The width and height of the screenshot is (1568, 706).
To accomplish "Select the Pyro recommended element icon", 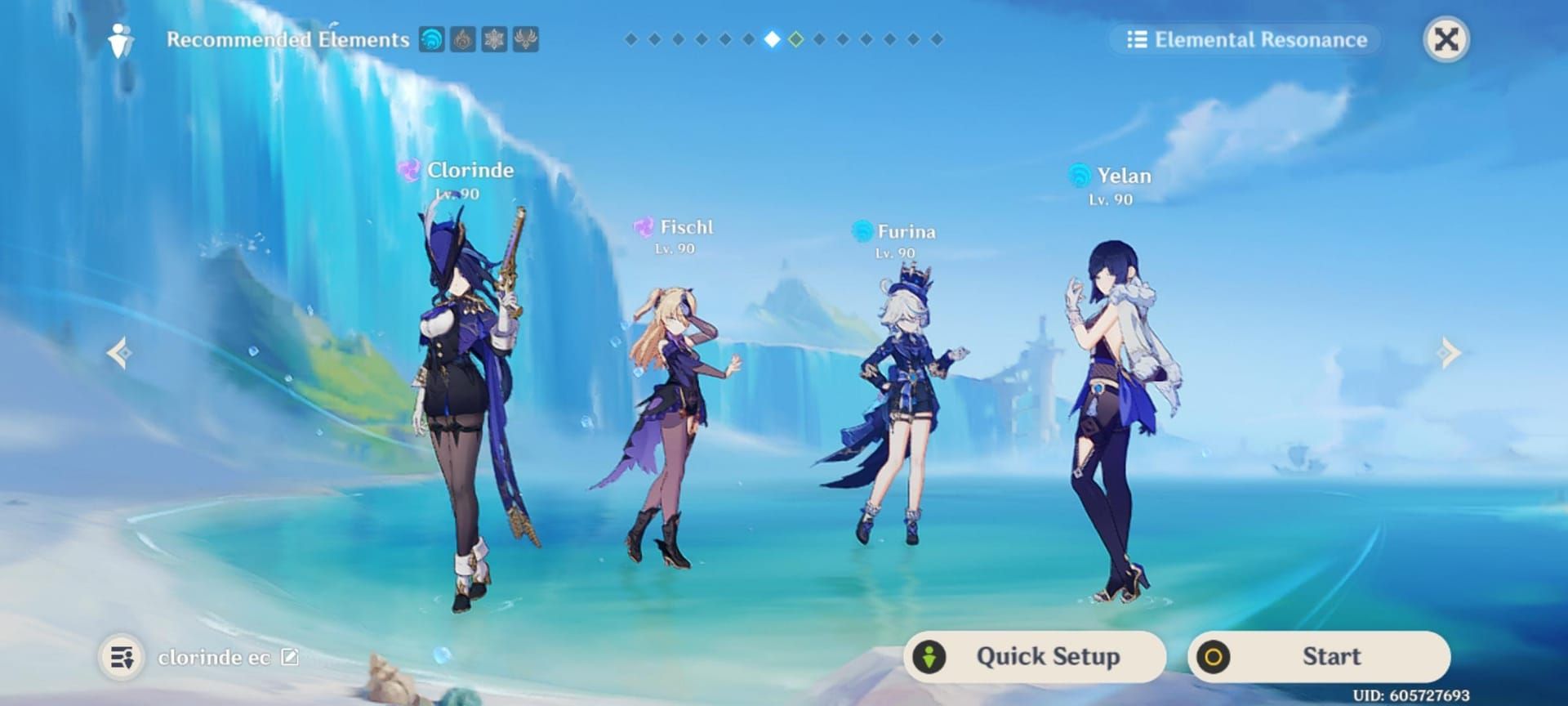I will tap(463, 38).
